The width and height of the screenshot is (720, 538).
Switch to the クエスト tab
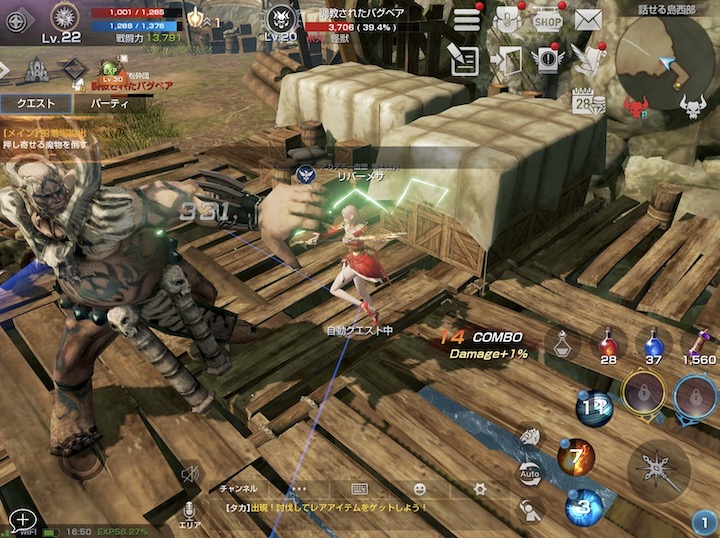click(35, 103)
